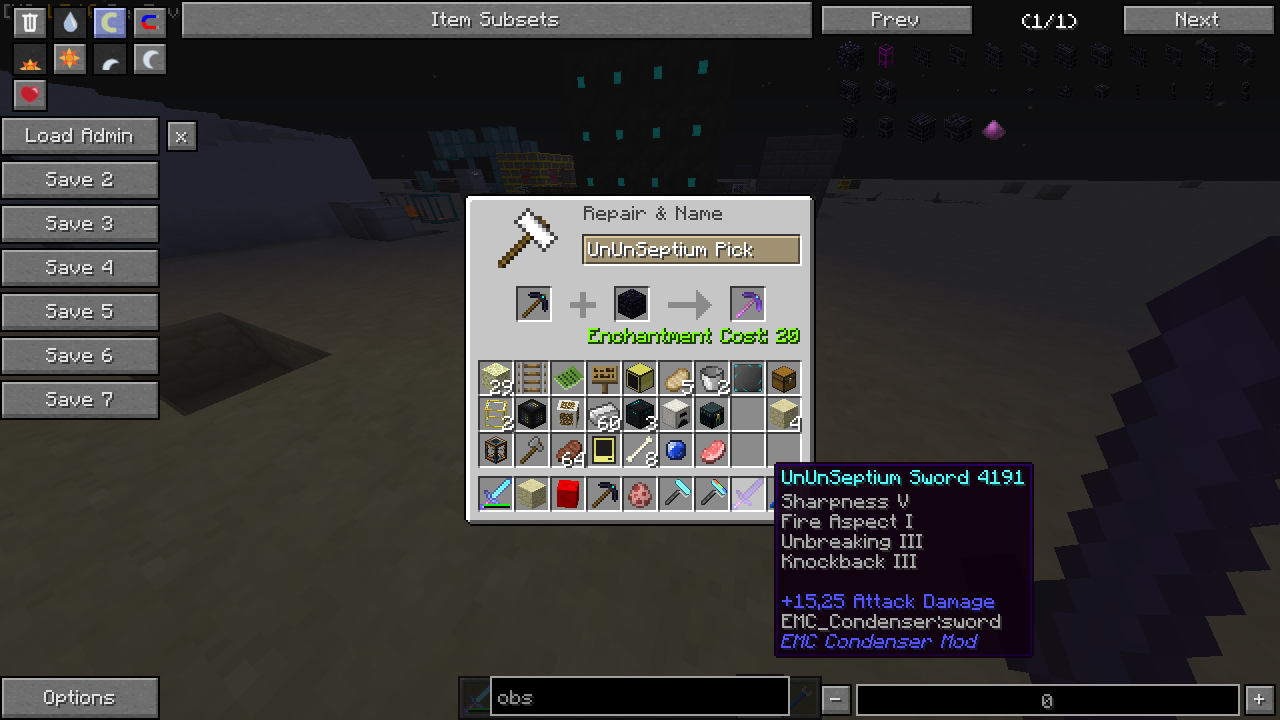
Task: Choose the Save 4 slot button
Action: coord(79,268)
